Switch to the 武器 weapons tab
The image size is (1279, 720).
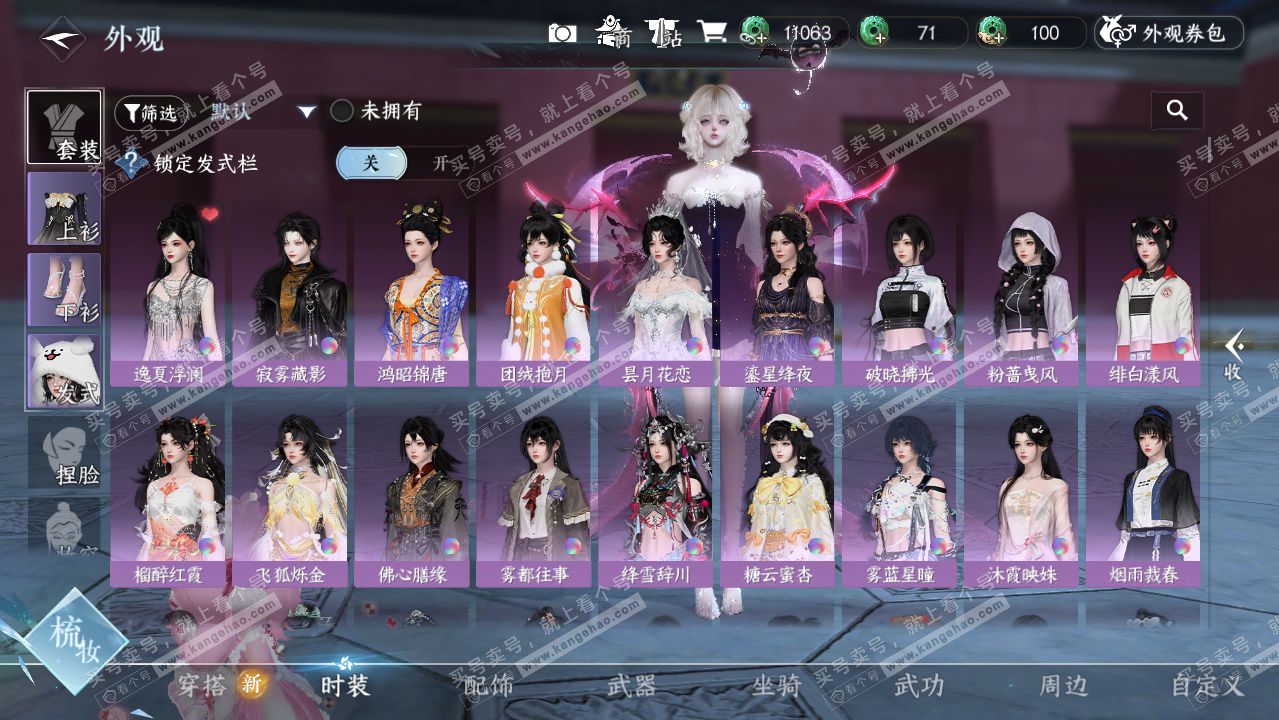pos(632,686)
